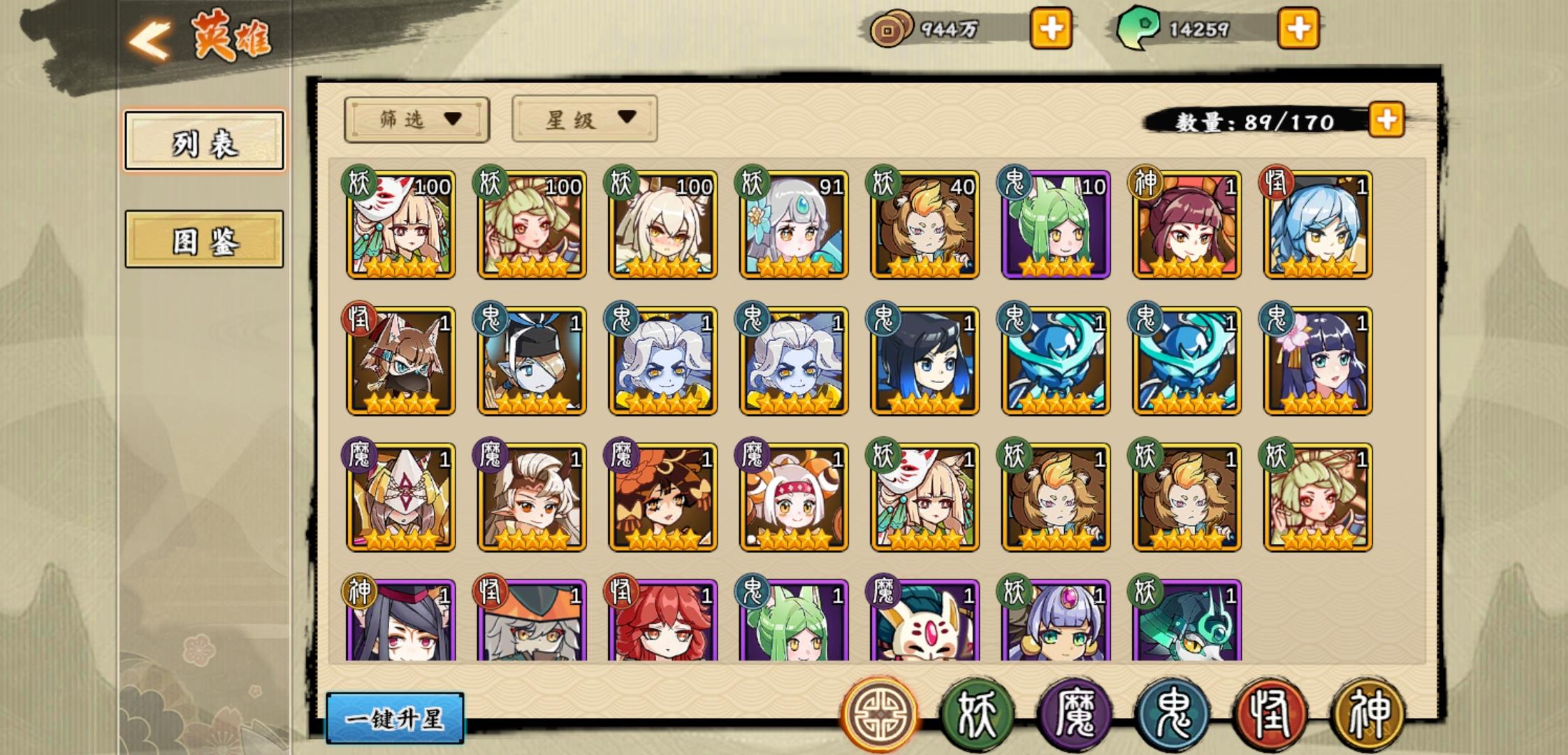Tap the back arrow next to 英雄
The width and height of the screenshot is (1568, 755).
[149, 36]
